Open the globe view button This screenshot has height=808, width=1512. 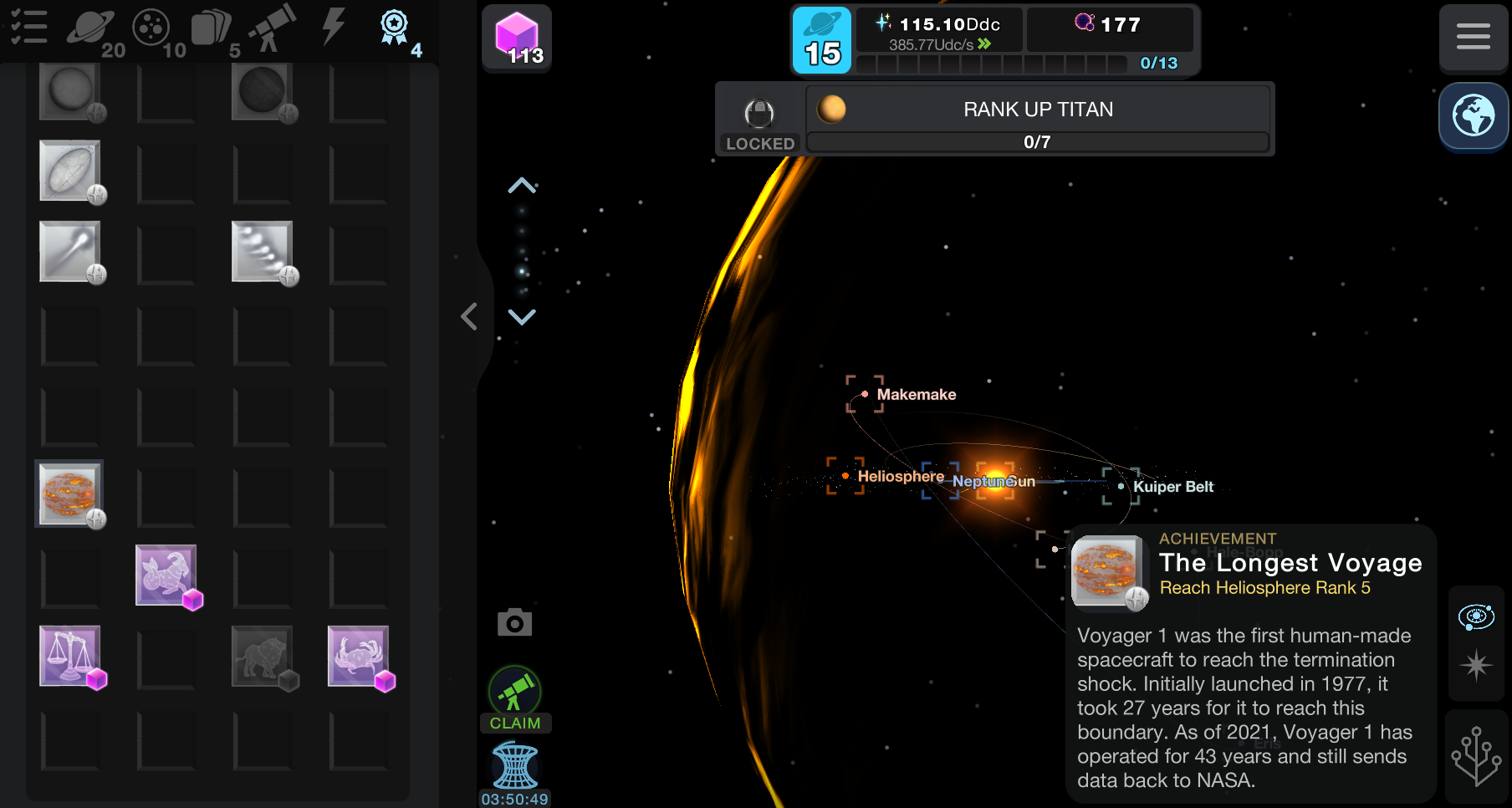tap(1473, 116)
